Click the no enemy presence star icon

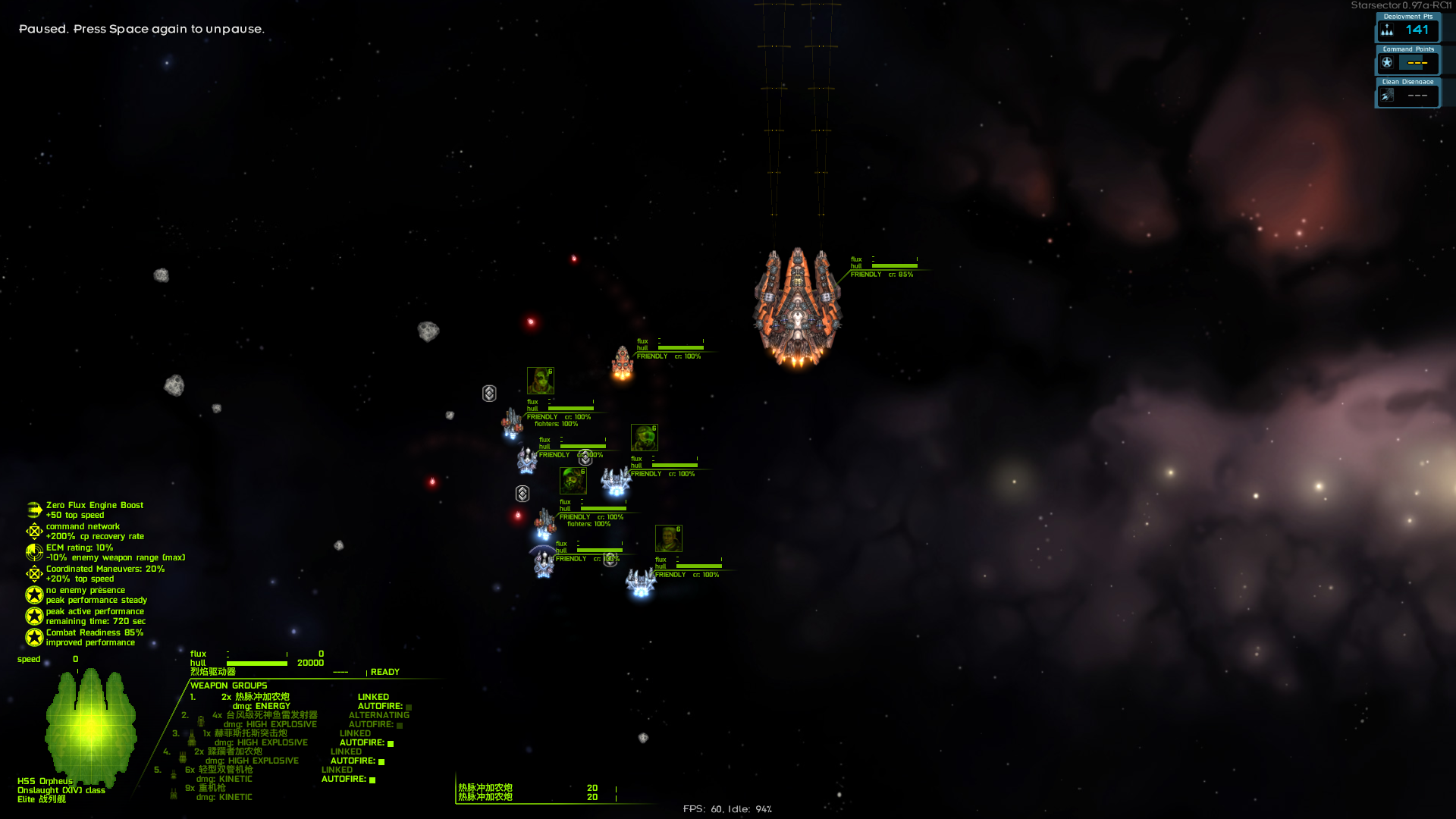pos(33,595)
